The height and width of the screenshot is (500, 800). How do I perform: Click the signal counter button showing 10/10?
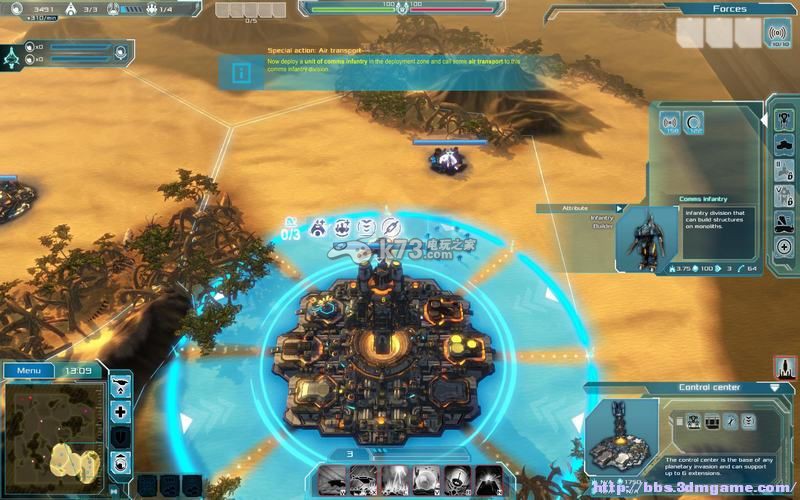pos(777,33)
